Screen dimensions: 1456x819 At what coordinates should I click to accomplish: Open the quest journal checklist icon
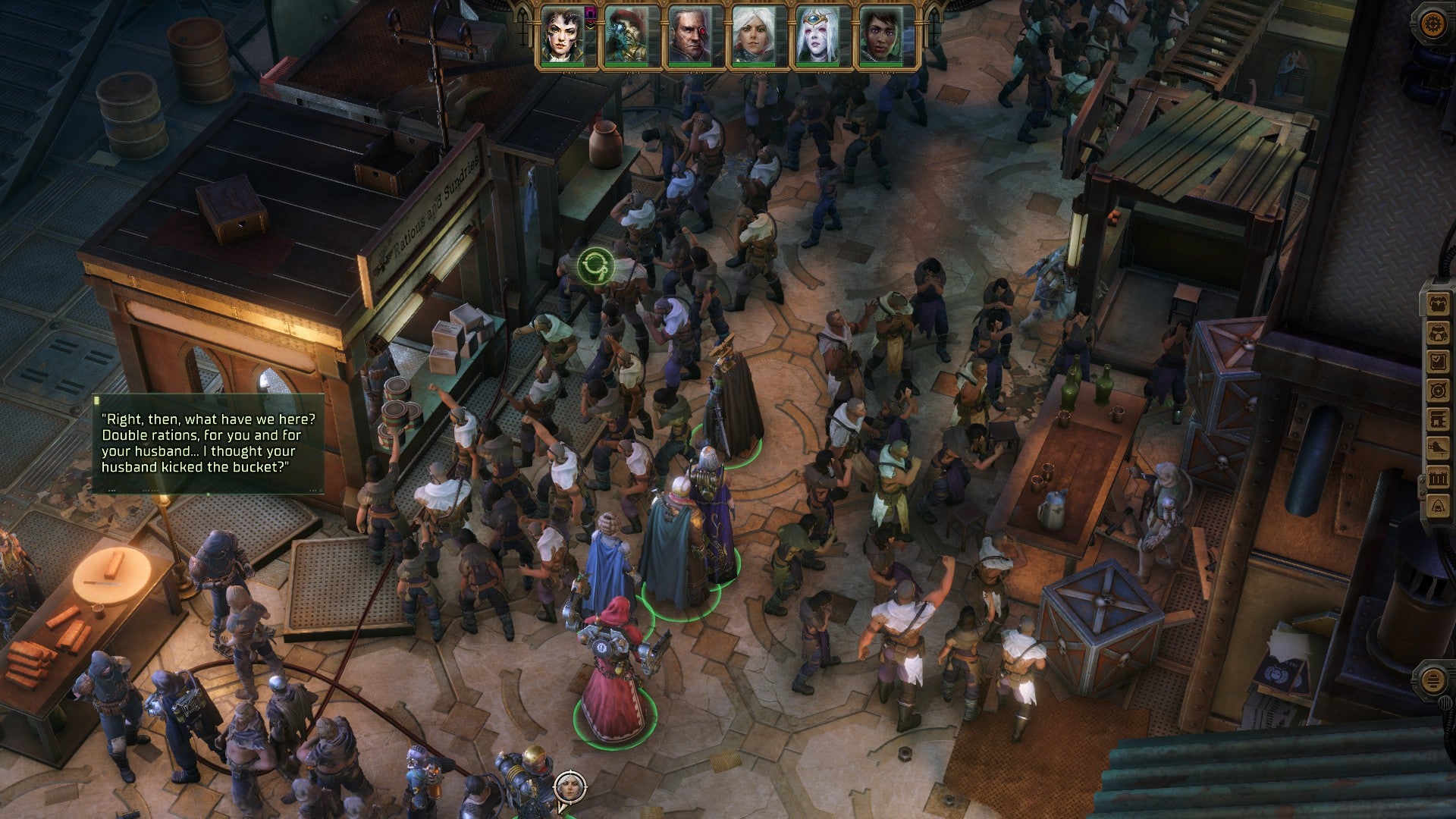click(1439, 361)
